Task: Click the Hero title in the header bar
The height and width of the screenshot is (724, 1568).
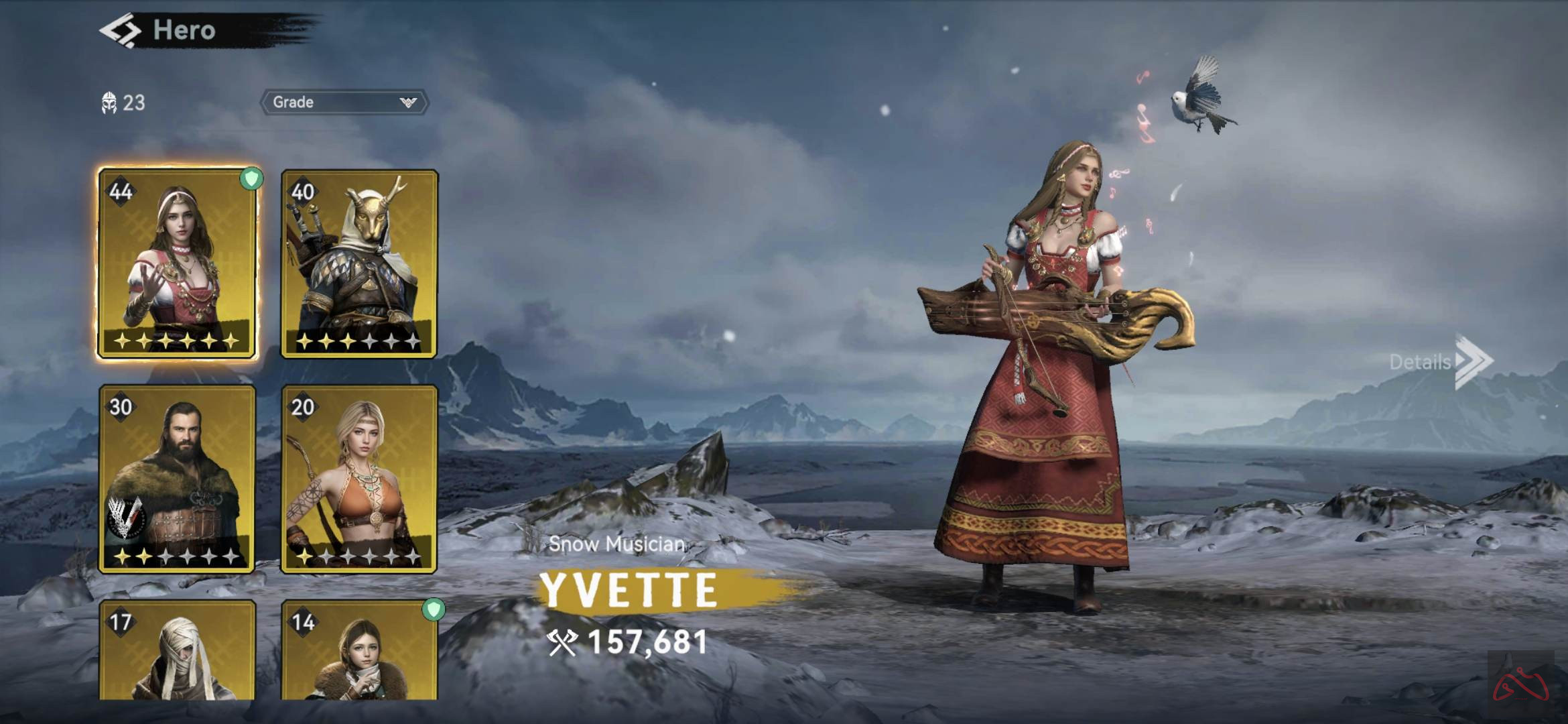Action: pos(184,29)
